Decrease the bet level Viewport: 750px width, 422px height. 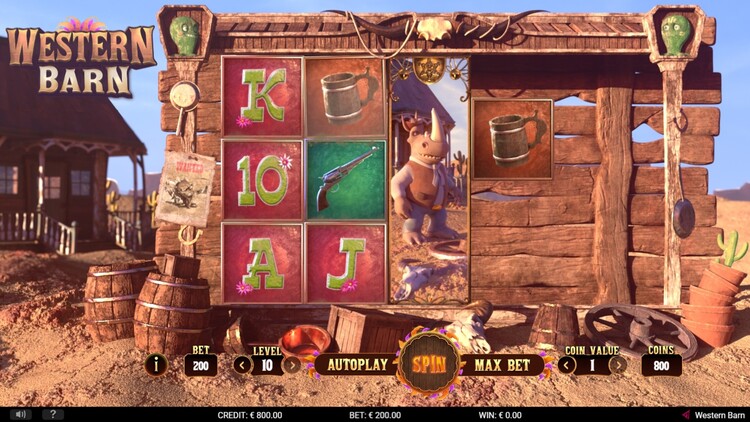[x=241, y=364]
